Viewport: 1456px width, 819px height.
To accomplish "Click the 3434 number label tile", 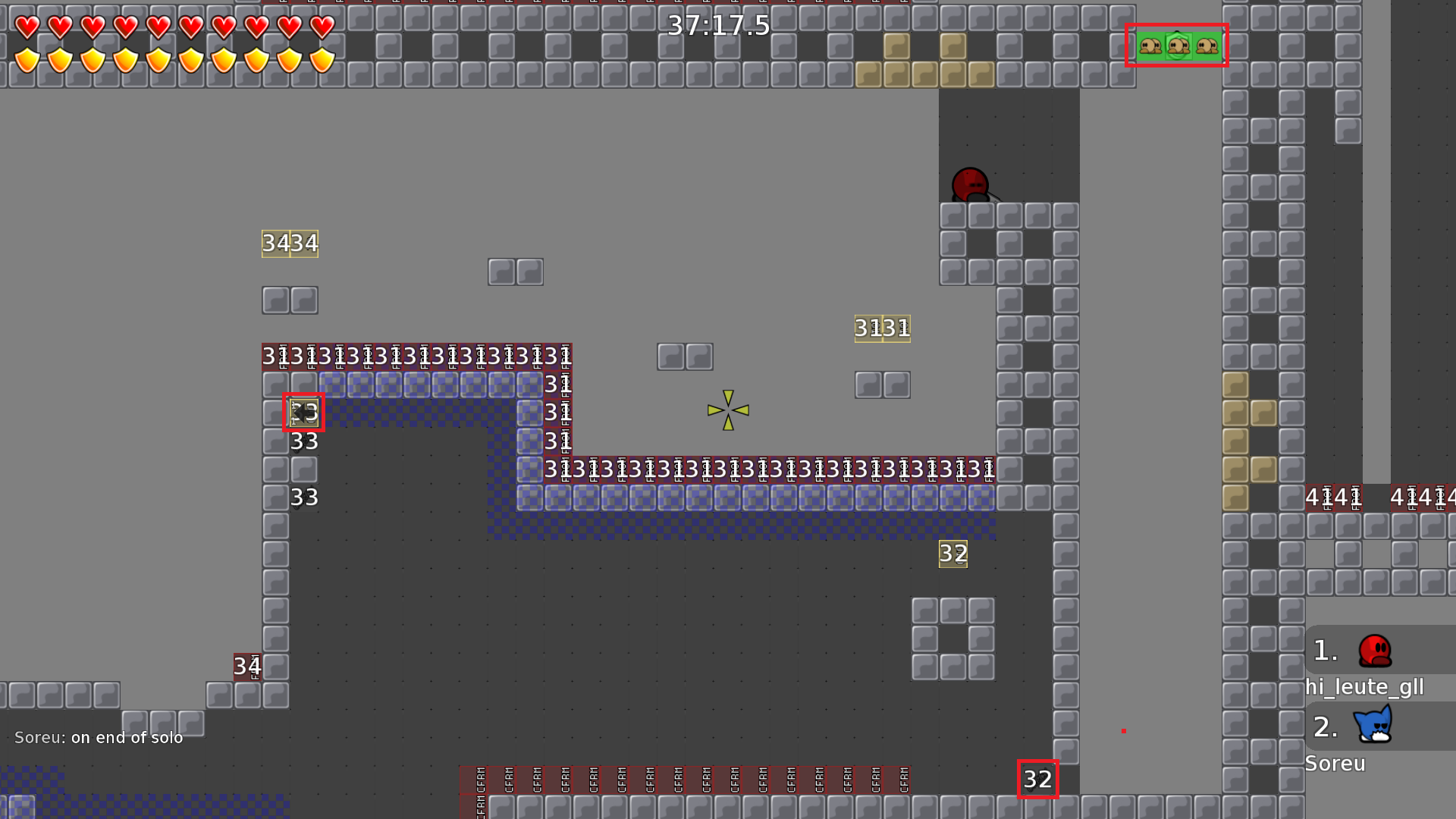I will [290, 243].
